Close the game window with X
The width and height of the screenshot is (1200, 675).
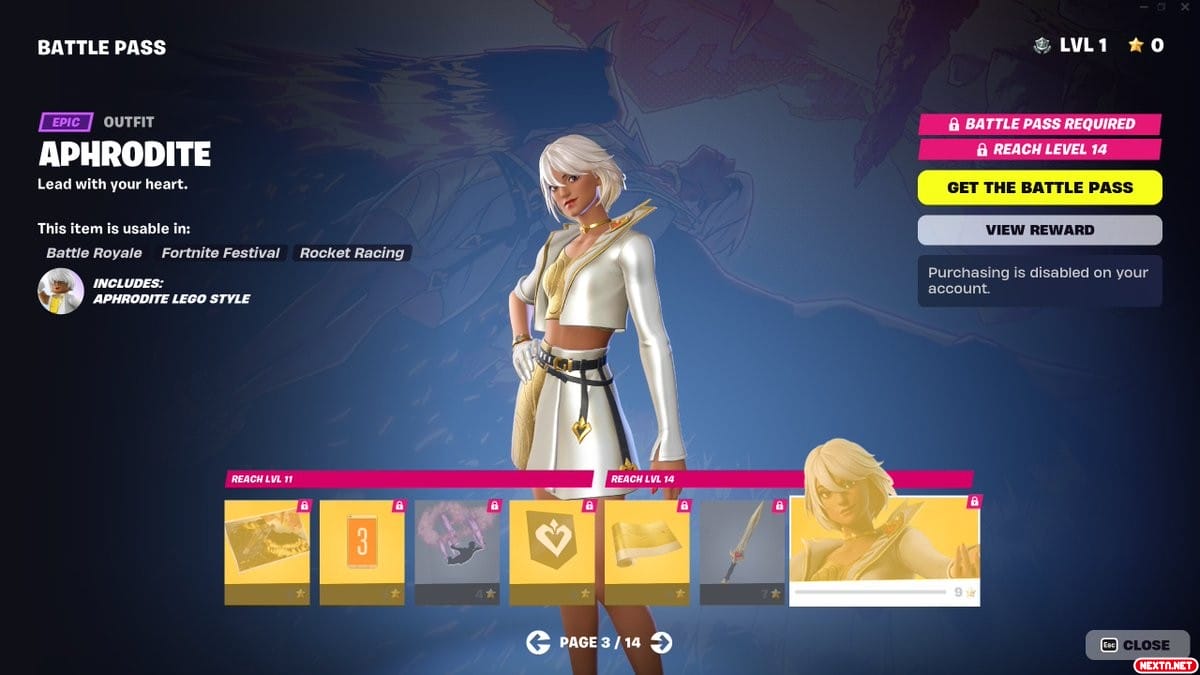[1183, 7]
